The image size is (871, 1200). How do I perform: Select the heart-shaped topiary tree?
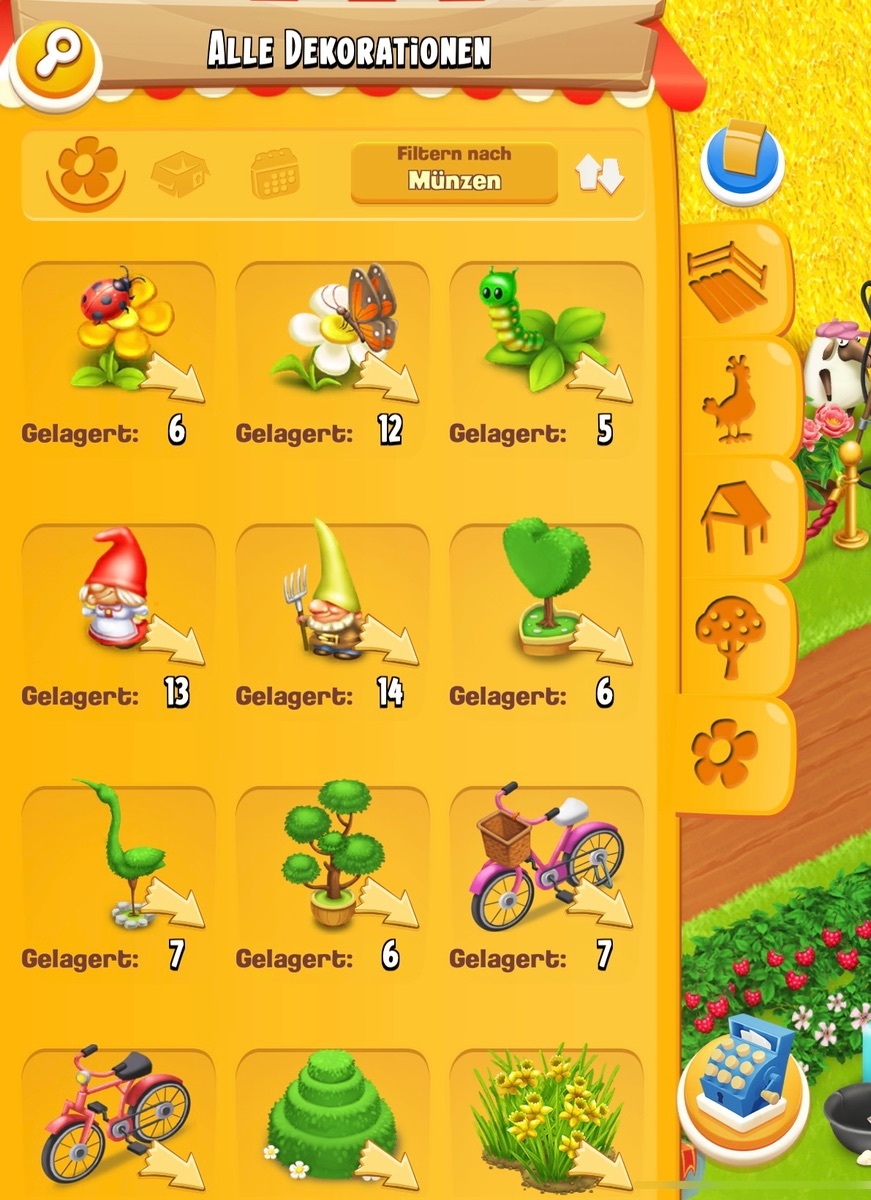[x=546, y=592]
